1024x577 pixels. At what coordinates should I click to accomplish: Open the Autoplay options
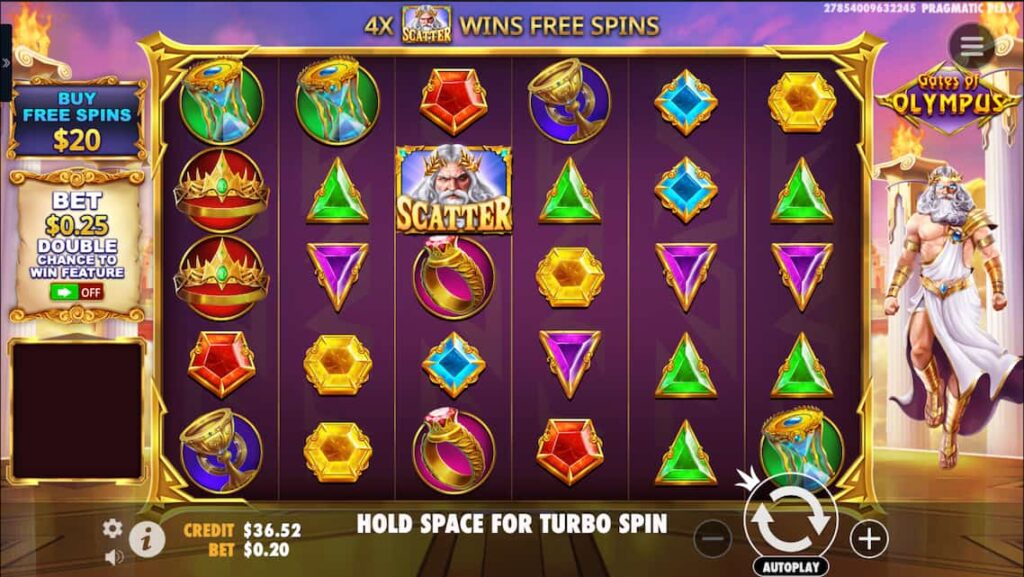pos(790,566)
